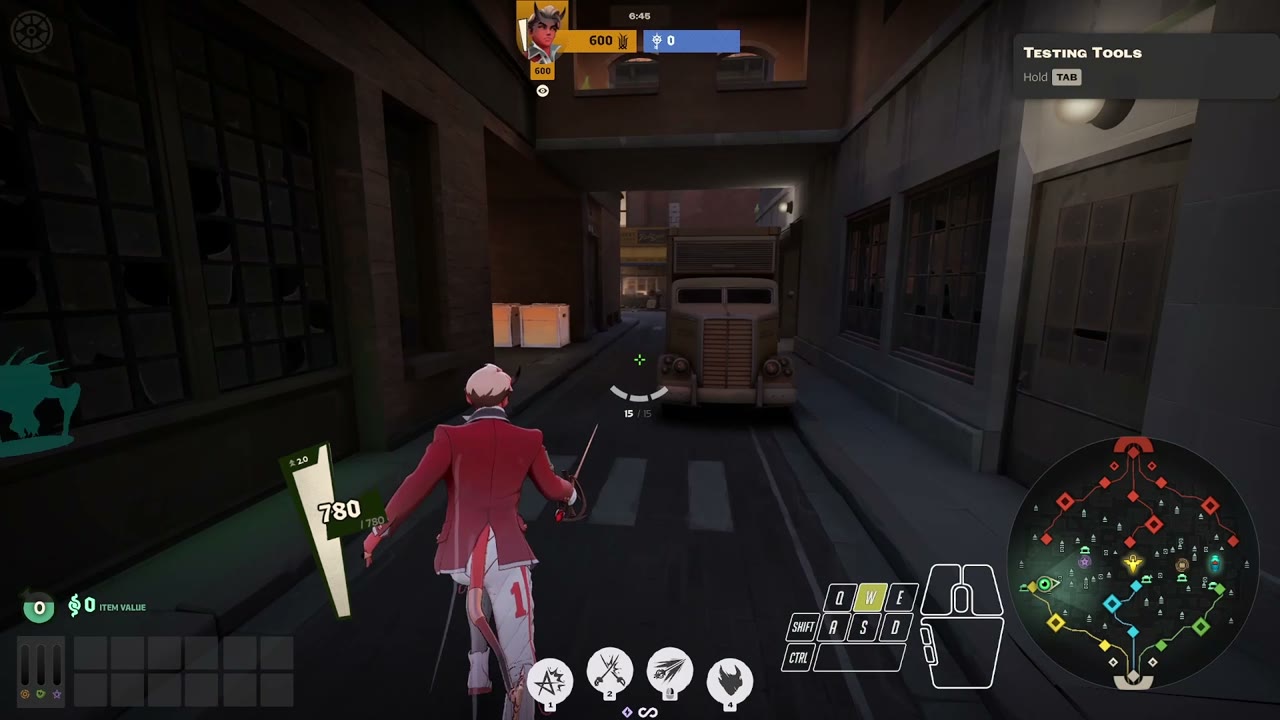
Task: Trigger the demon head ultimate ability 4
Action: pos(730,676)
